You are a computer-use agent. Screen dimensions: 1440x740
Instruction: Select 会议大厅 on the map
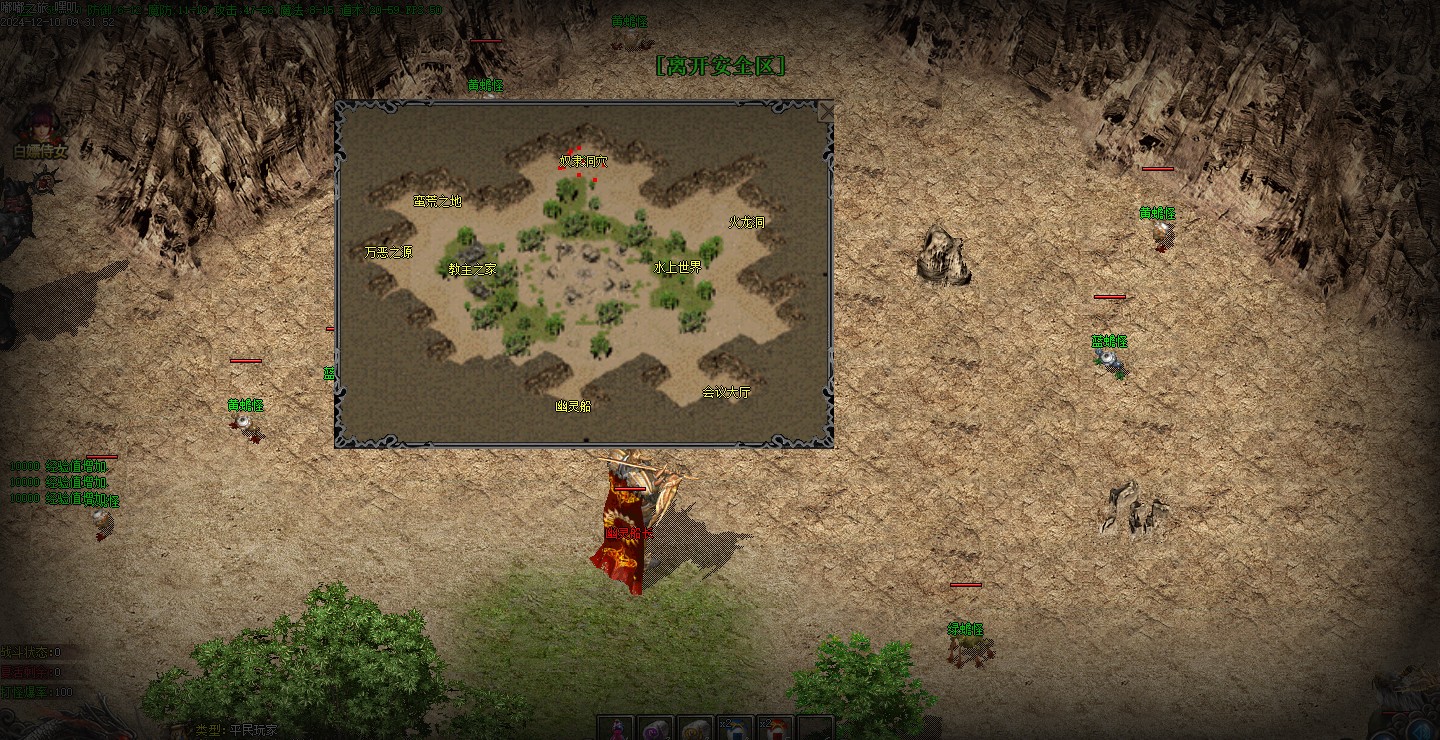click(x=725, y=392)
